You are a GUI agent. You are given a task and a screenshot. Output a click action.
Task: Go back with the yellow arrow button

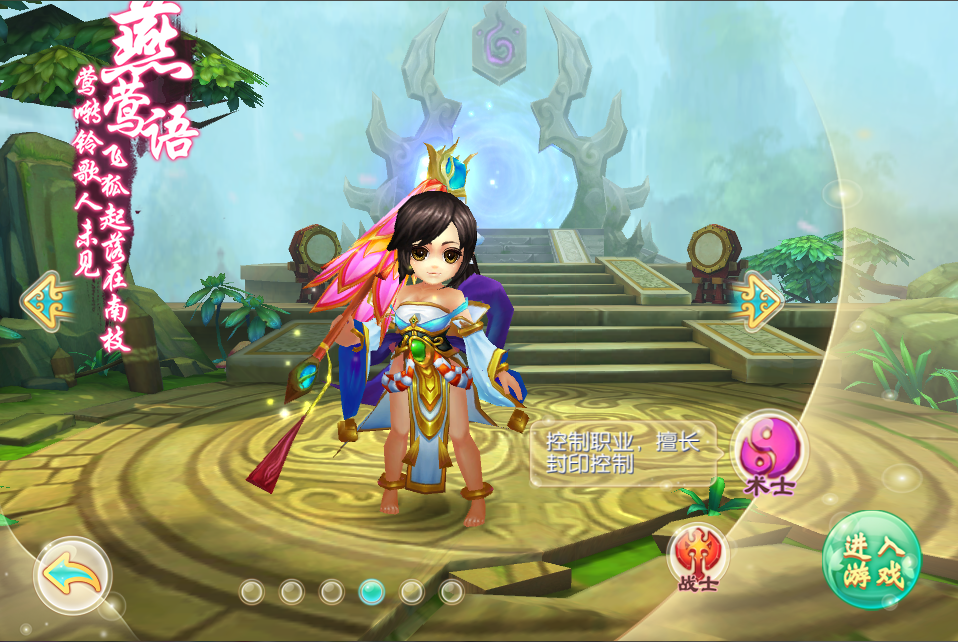coord(72,576)
